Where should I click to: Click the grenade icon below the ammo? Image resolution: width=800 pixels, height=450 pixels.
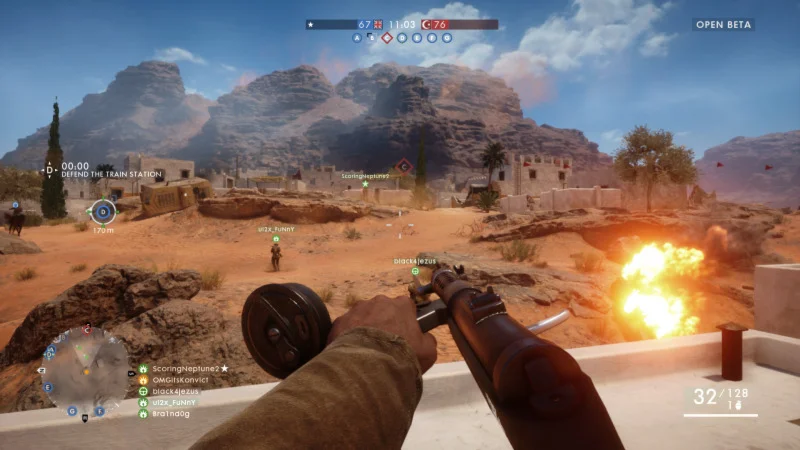[737, 406]
